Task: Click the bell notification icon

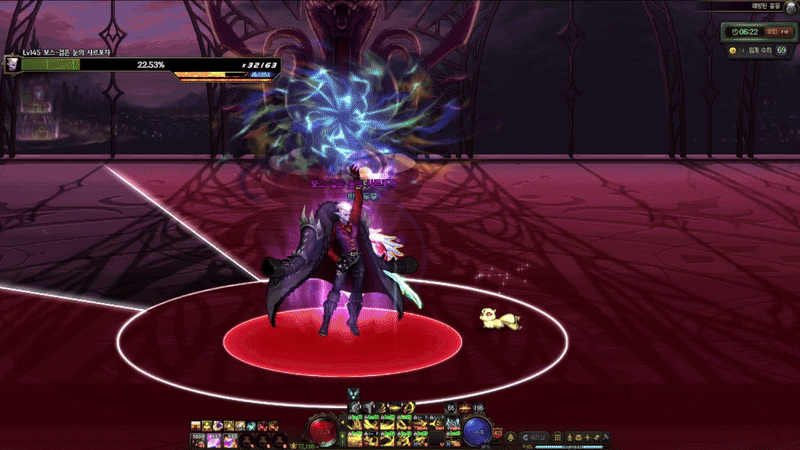Action: (x=512, y=438)
